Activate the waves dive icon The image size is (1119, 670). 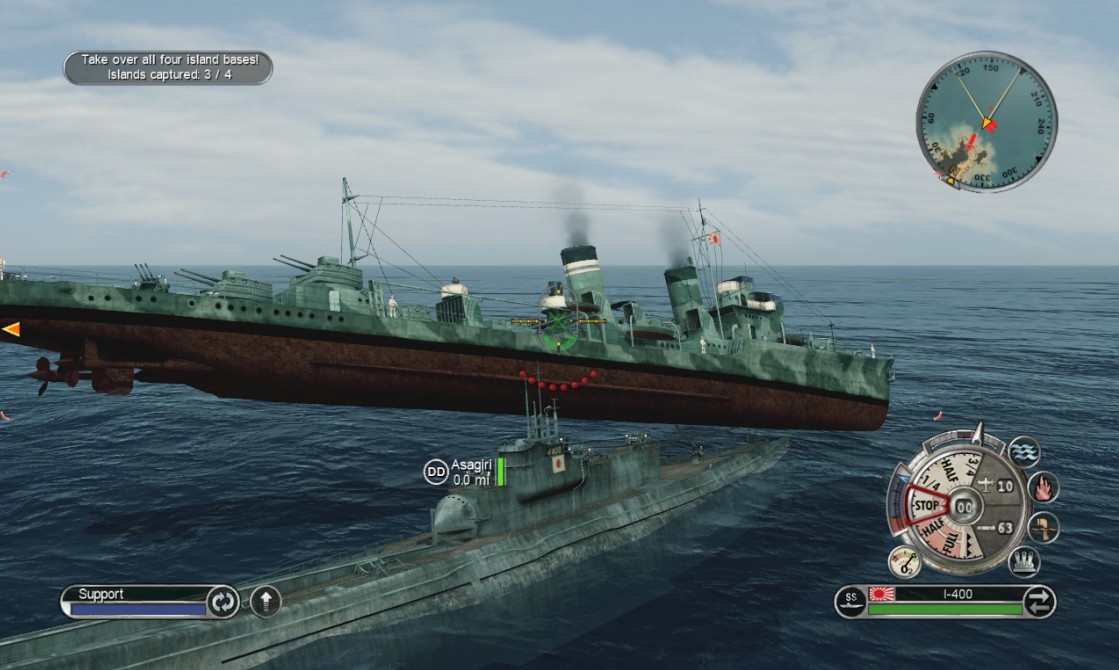[x=1023, y=452]
